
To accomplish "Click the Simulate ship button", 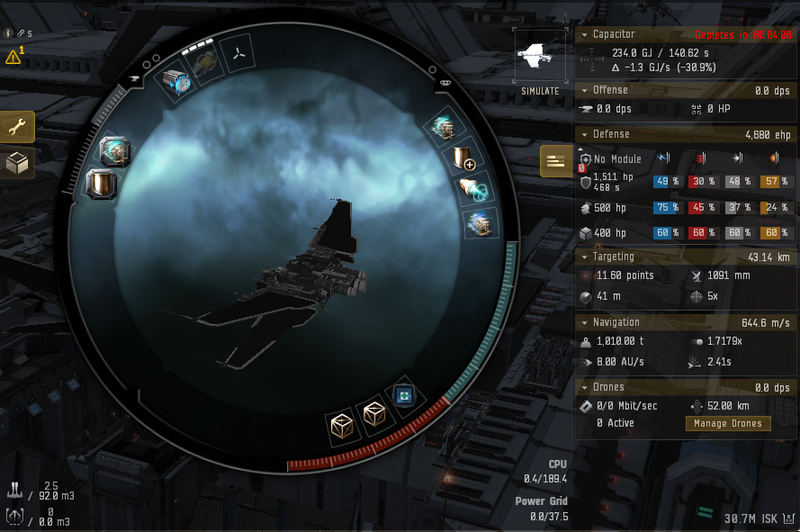I will click(x=539, y=62).
